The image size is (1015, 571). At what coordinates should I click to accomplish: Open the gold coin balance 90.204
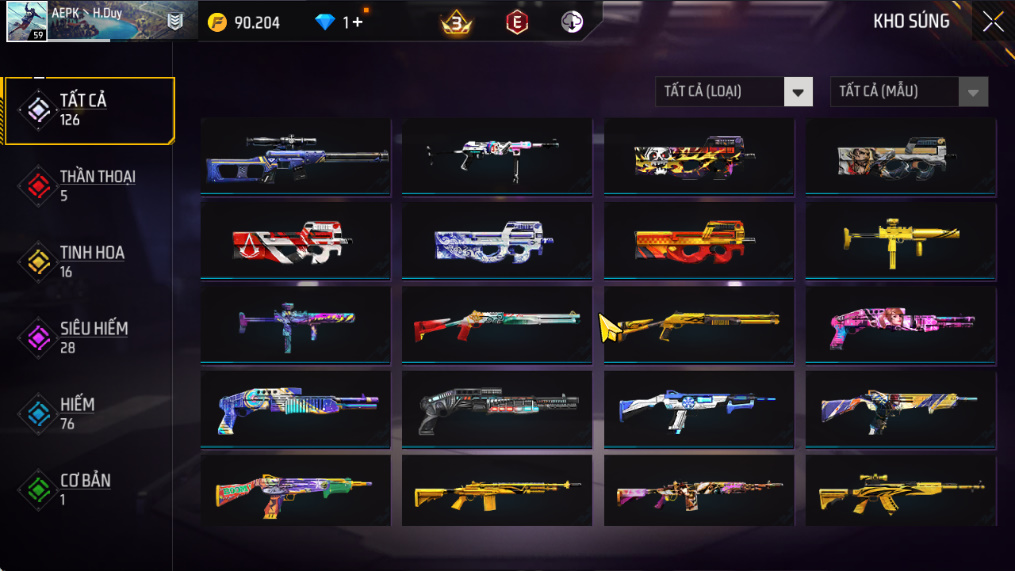coord(244,22)
